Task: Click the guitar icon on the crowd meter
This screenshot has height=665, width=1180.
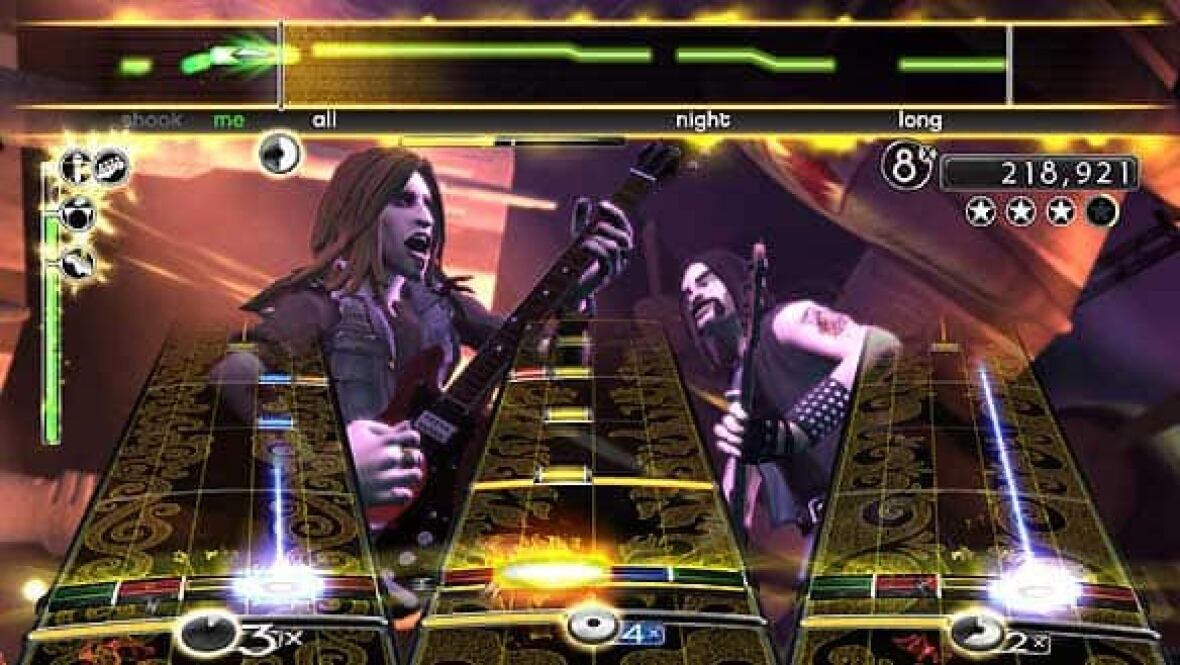Action: point(76,263)
